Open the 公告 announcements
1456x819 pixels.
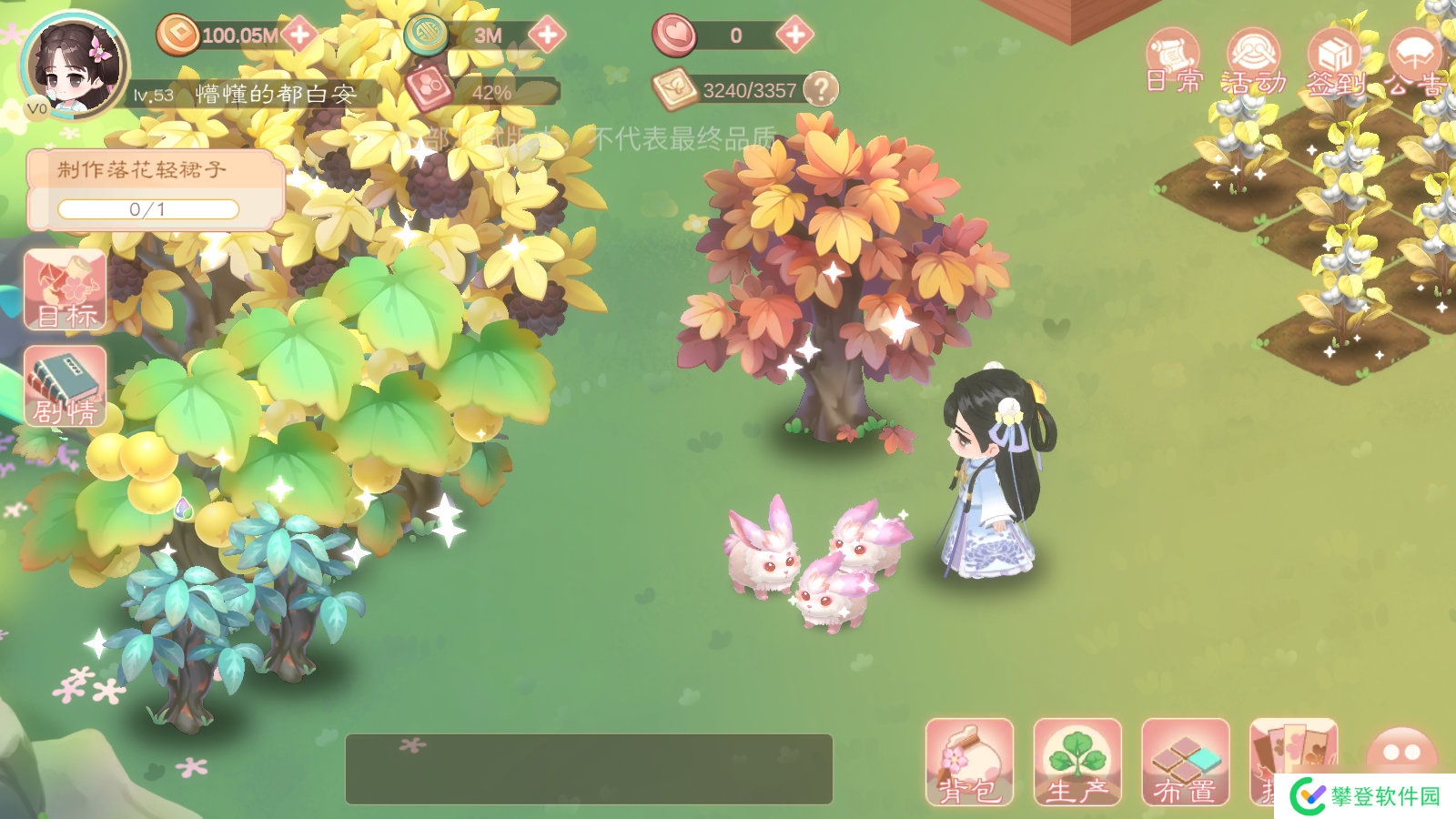(1416, 62)
